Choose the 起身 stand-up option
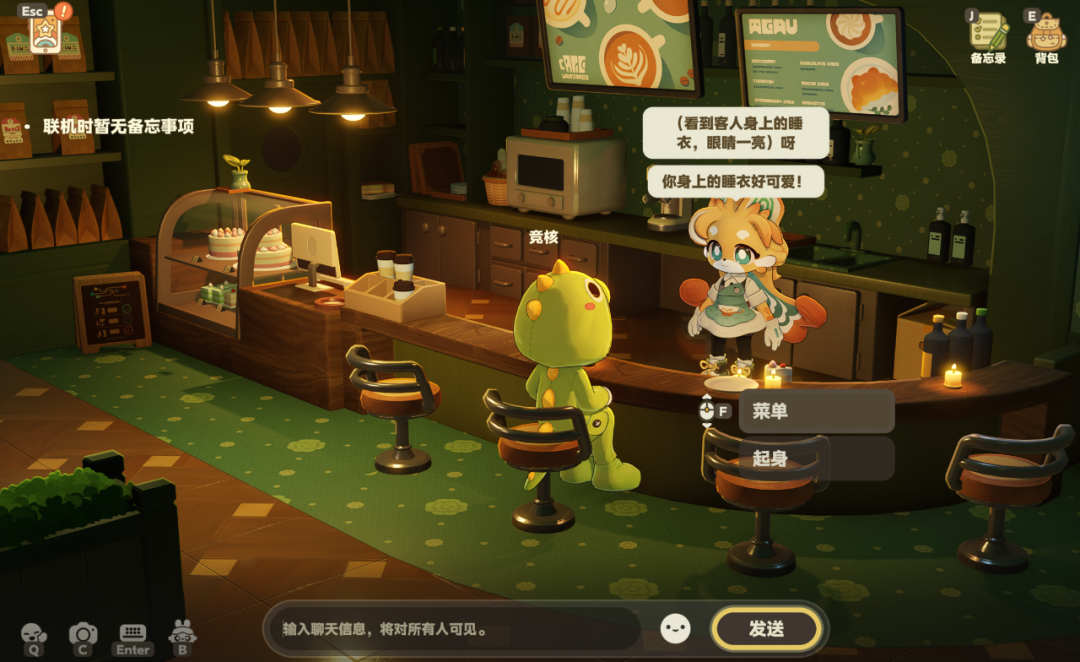This screenshot has width=1080, height=662. pyautogui.click(x=816, y=458)
